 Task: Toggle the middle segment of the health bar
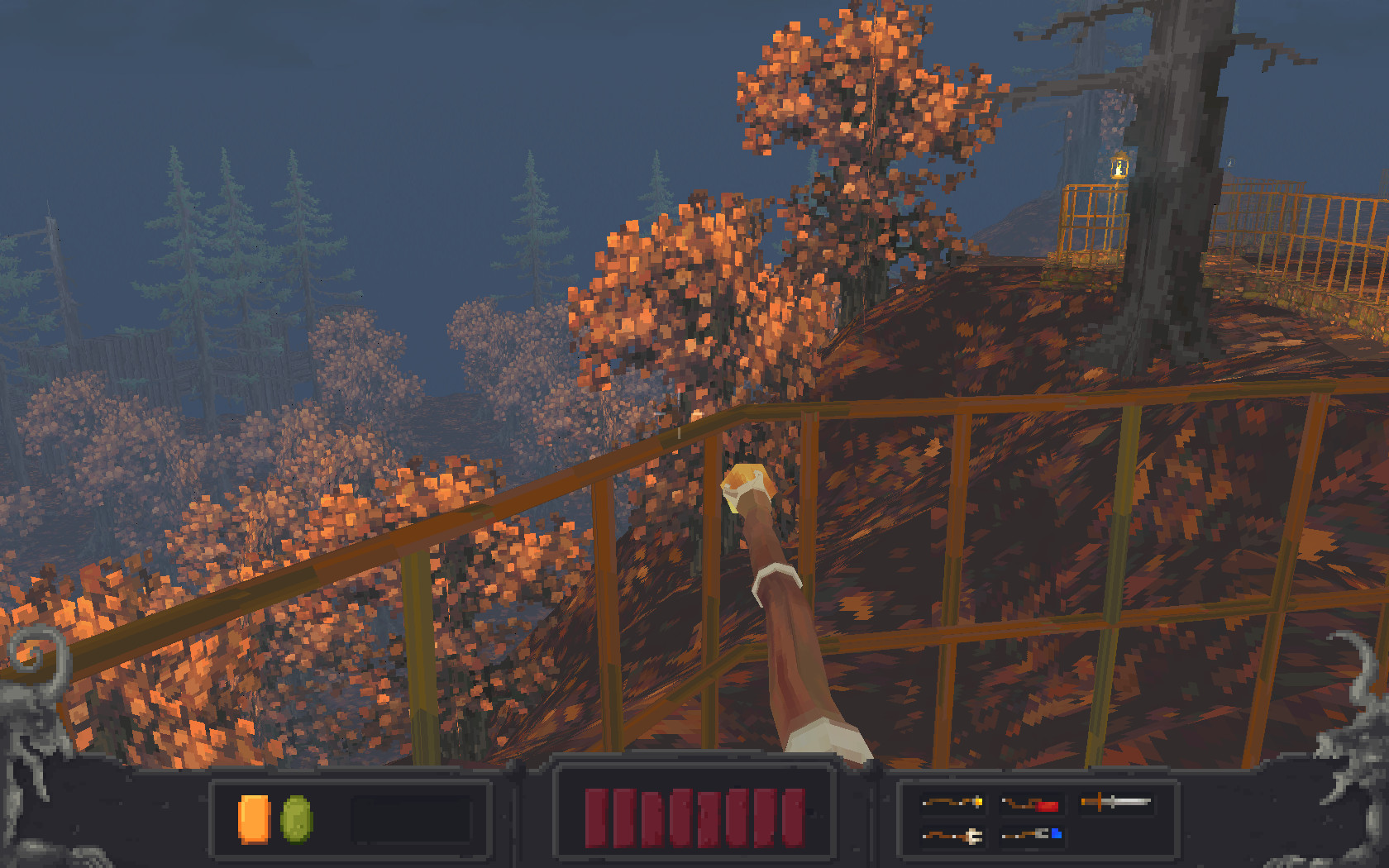[693, 818]
